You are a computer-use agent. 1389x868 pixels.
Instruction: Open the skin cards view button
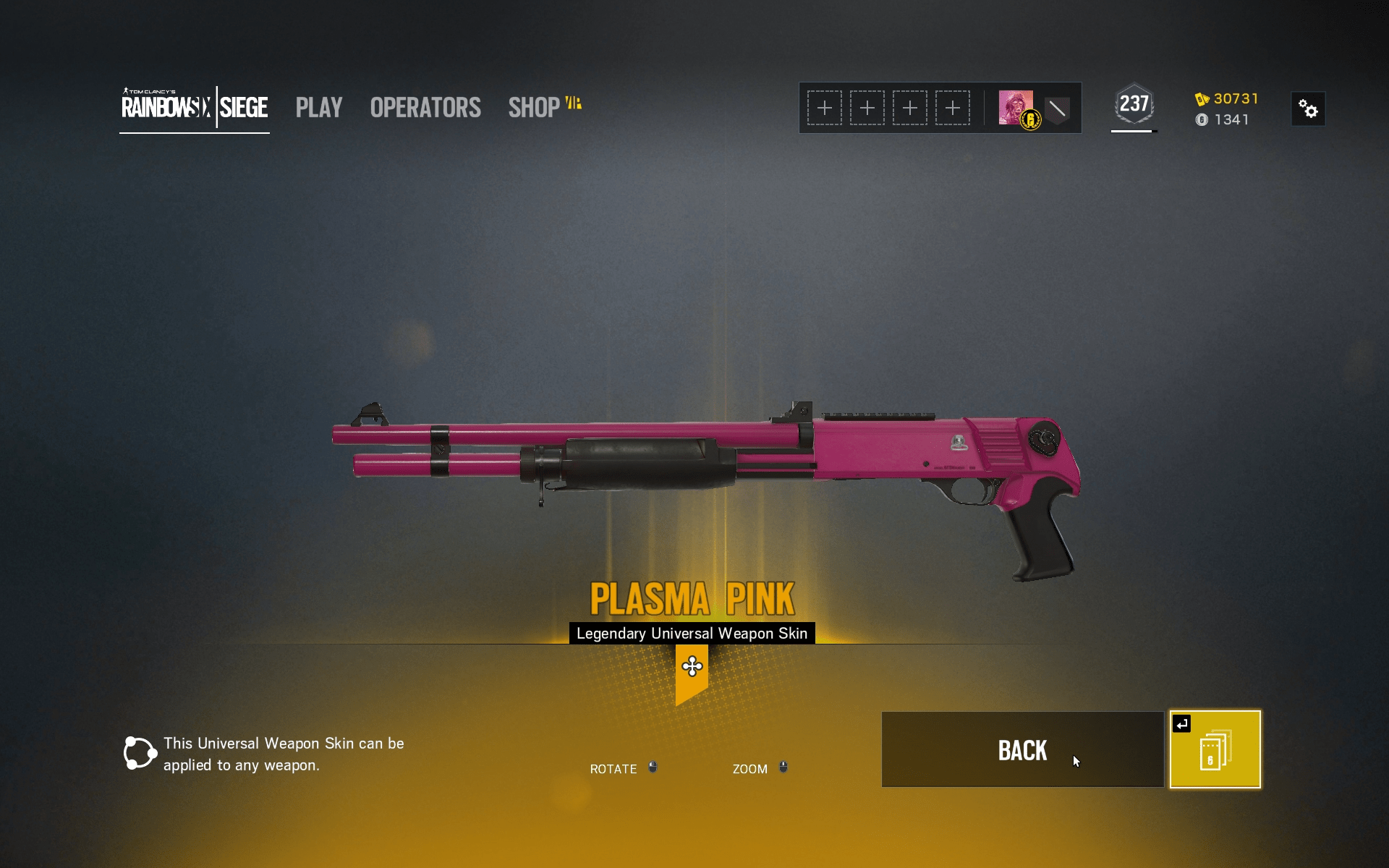[1215, 749]
